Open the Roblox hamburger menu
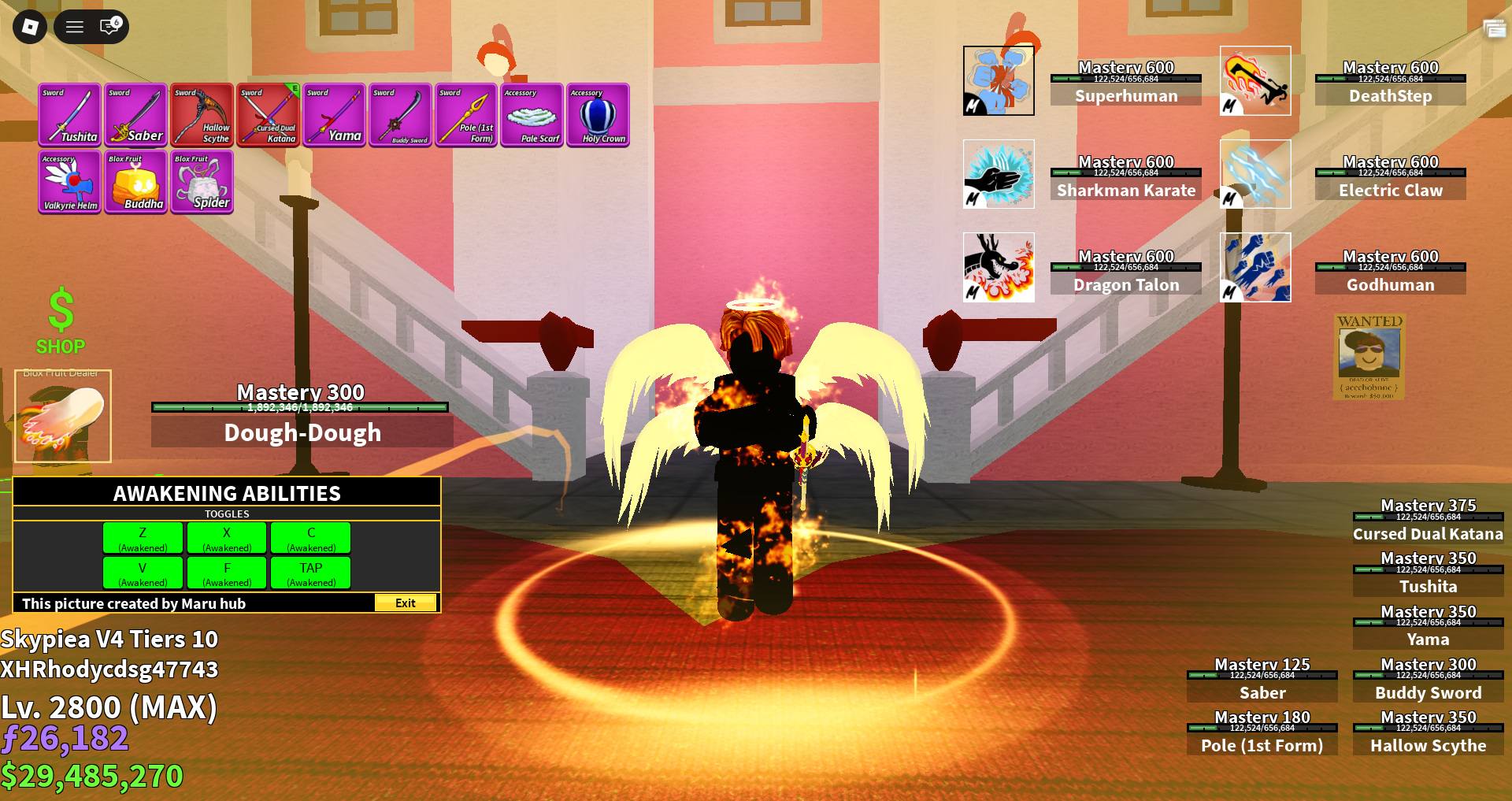1512x801 pixels. click(x=73, y=26)
